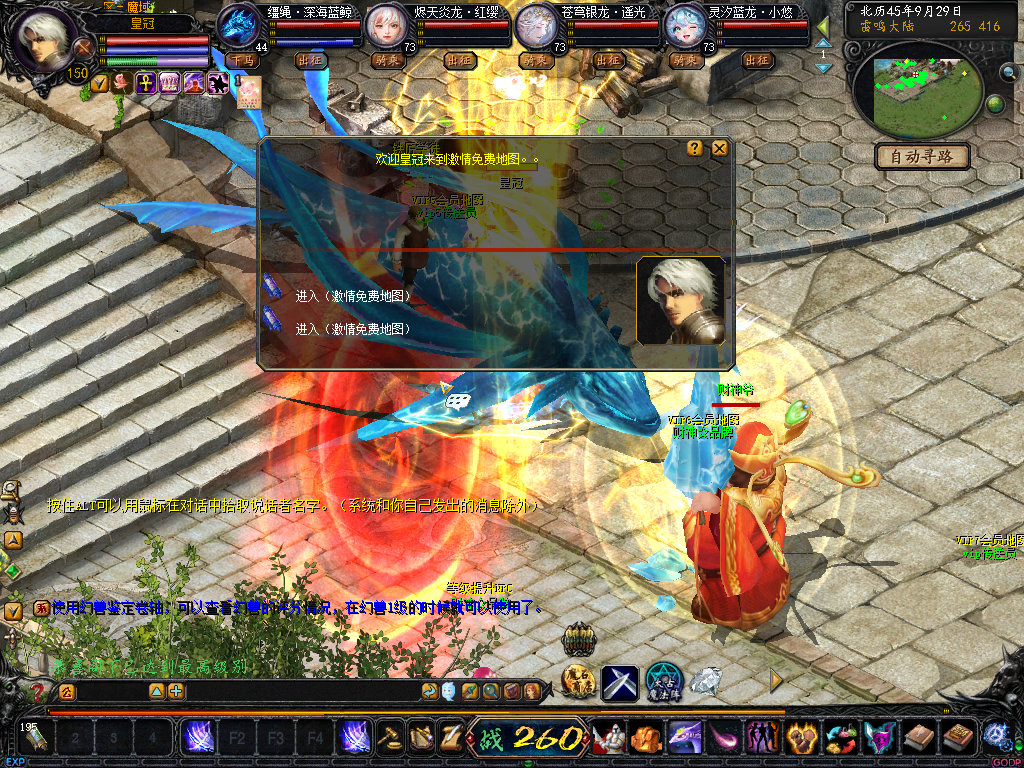
Task: Click the chat bar's yellow plus button
Action: 176,691
